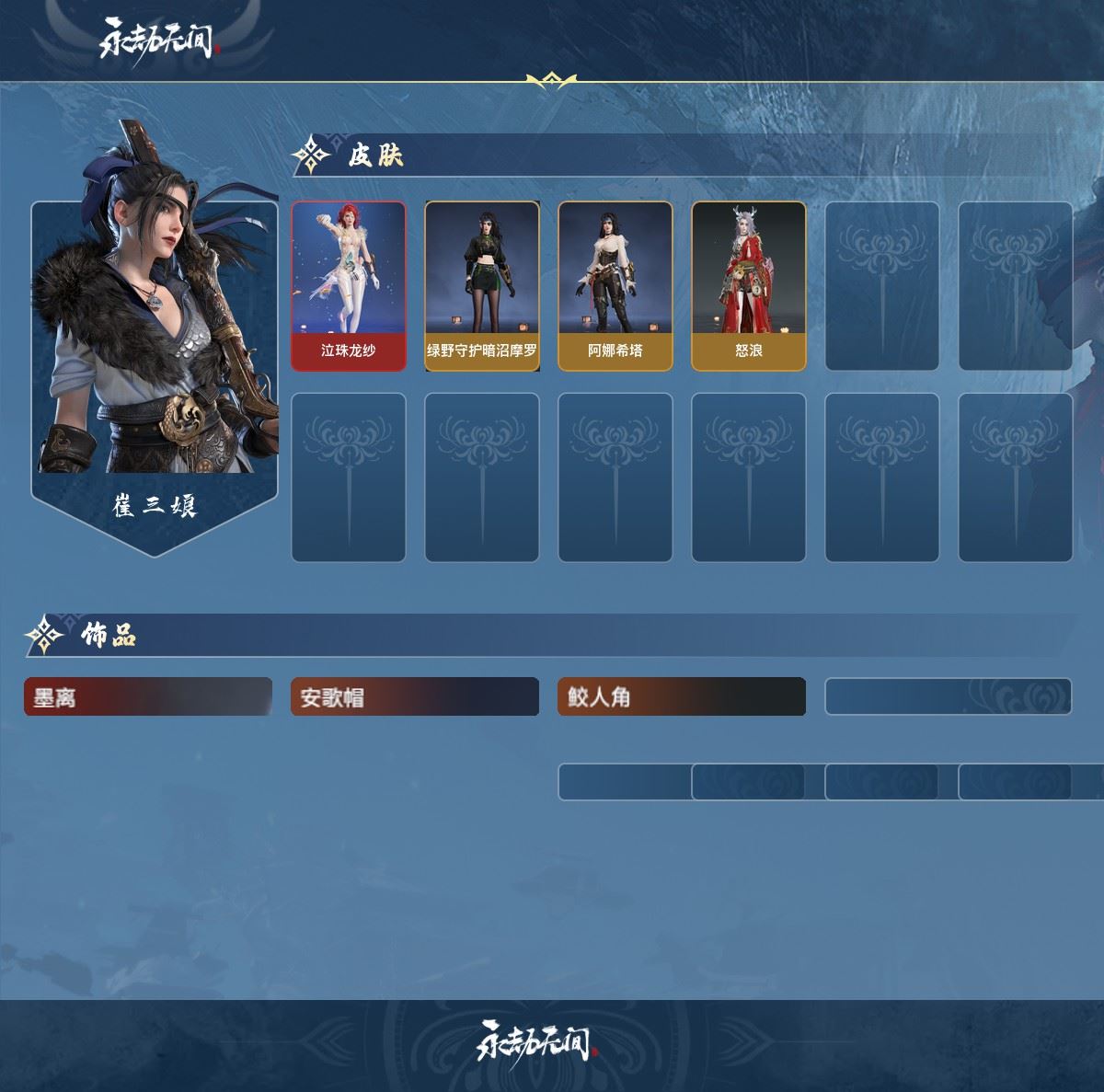Click the 墨离 accessory entry
1104x1092 pixels.
148,697
